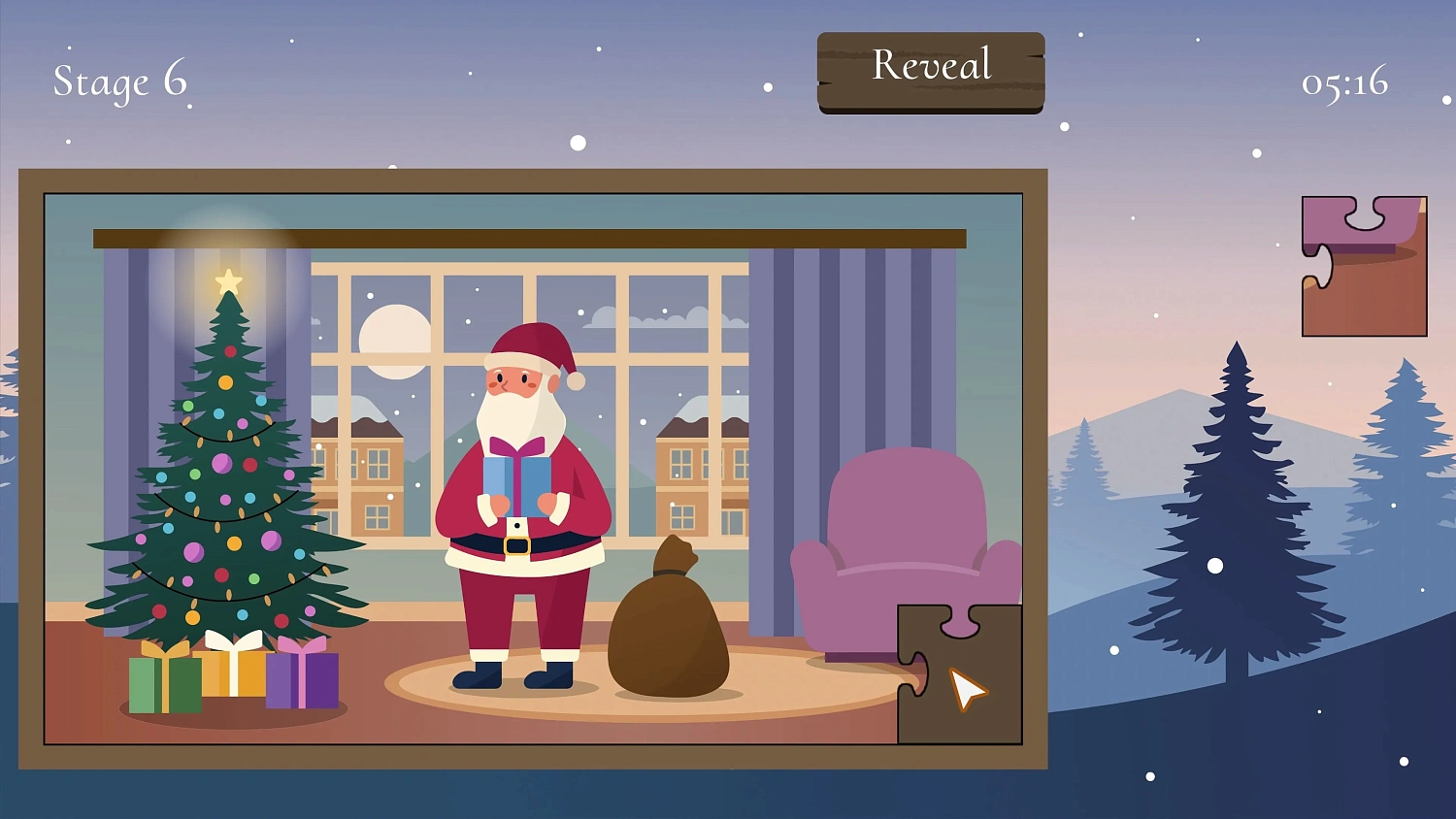The width and height of the screenshot is (1456, 819).
Task: Click the star atop the Christmas tree
Action: click(x=229, y=280)
